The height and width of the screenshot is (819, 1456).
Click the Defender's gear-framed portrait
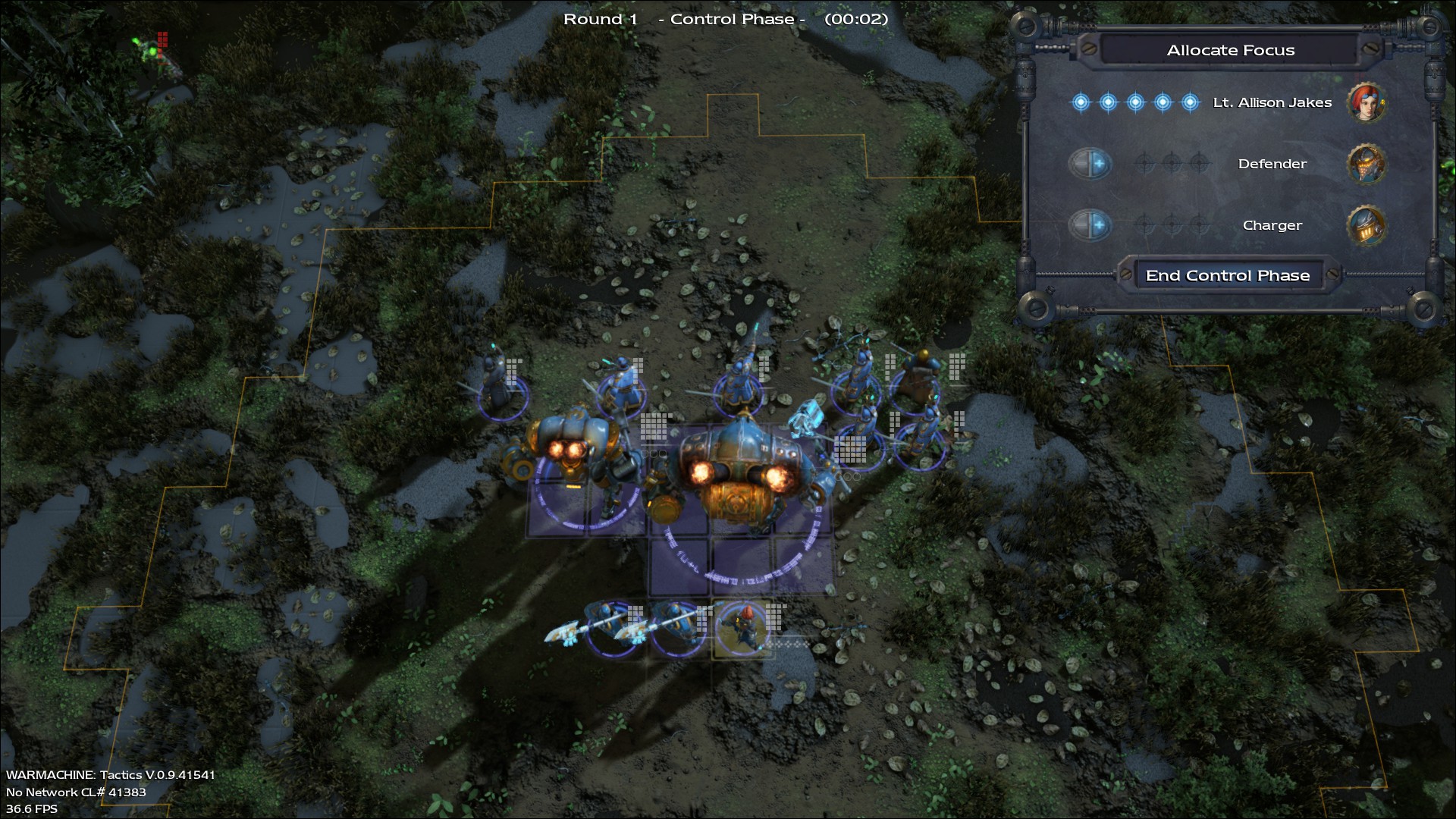point(1367,164)
